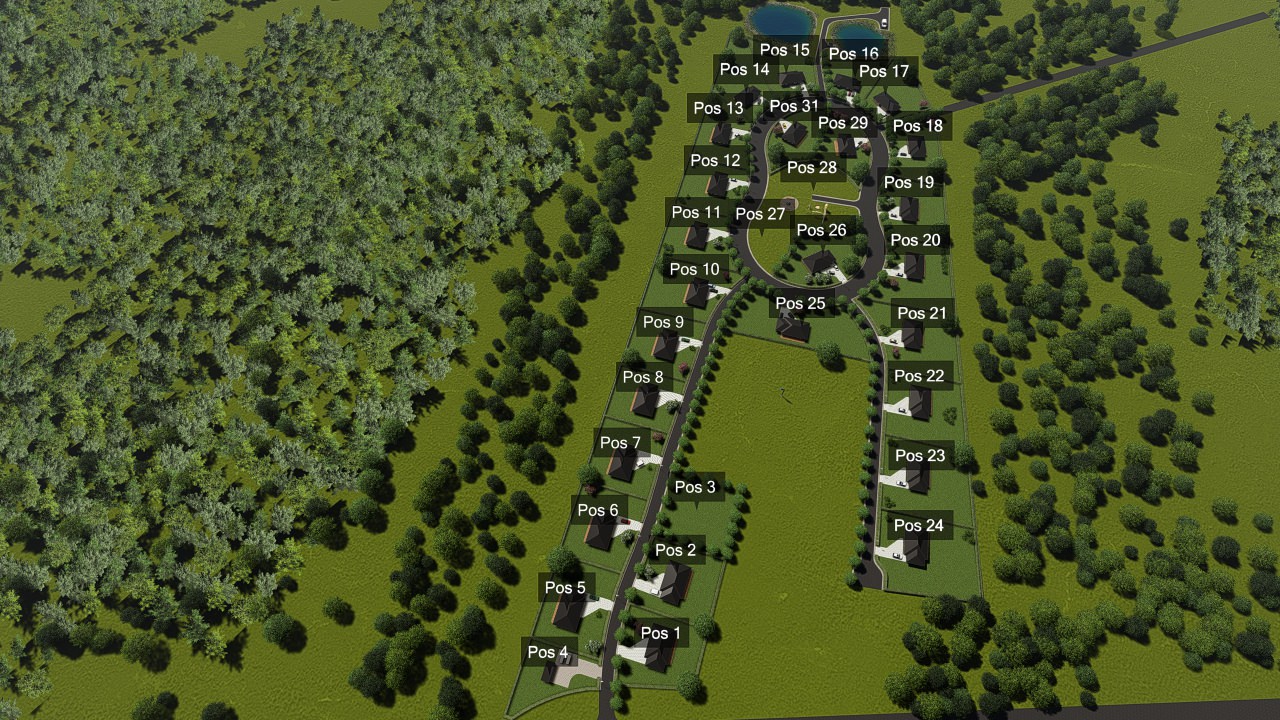Select the Pos 15 label

785,50
